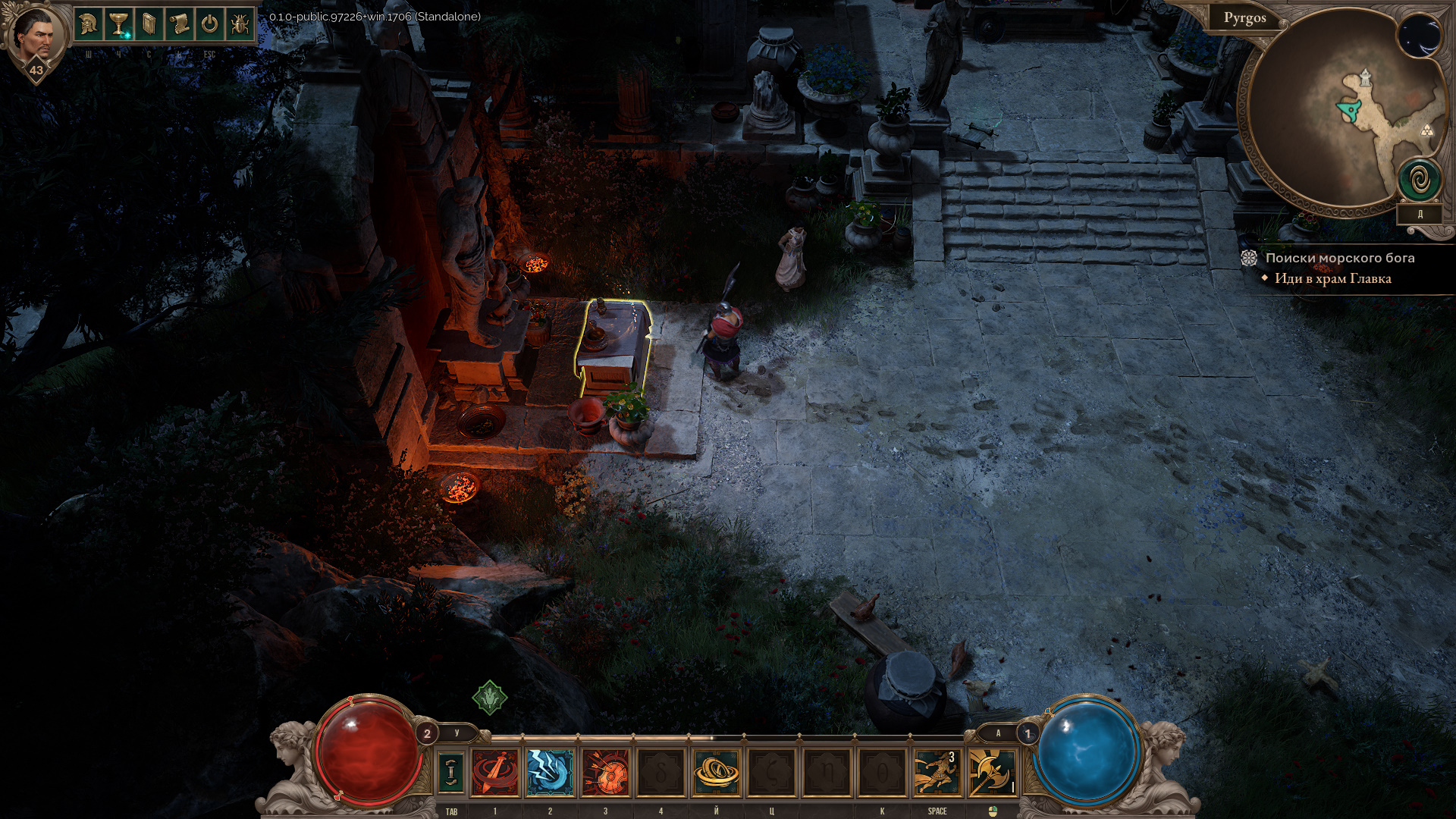Activate the arrows-on-shield ability
Image resolution: width=1456 pixels, height=819 pixels.
605,772
